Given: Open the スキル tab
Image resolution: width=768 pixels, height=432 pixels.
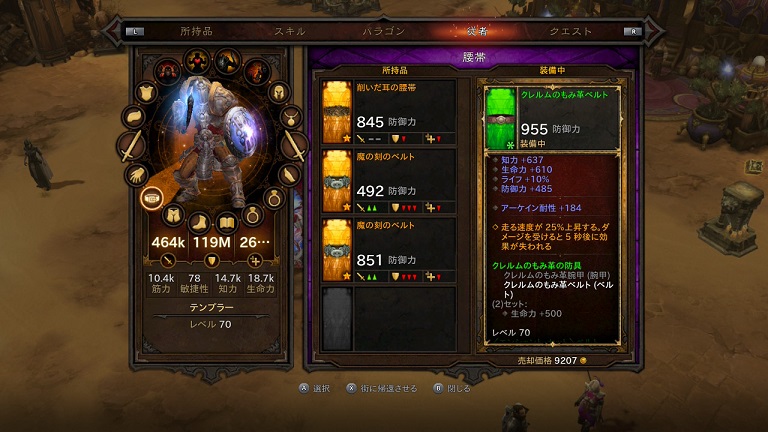Looking at the screenshot, I should point(290,31).
